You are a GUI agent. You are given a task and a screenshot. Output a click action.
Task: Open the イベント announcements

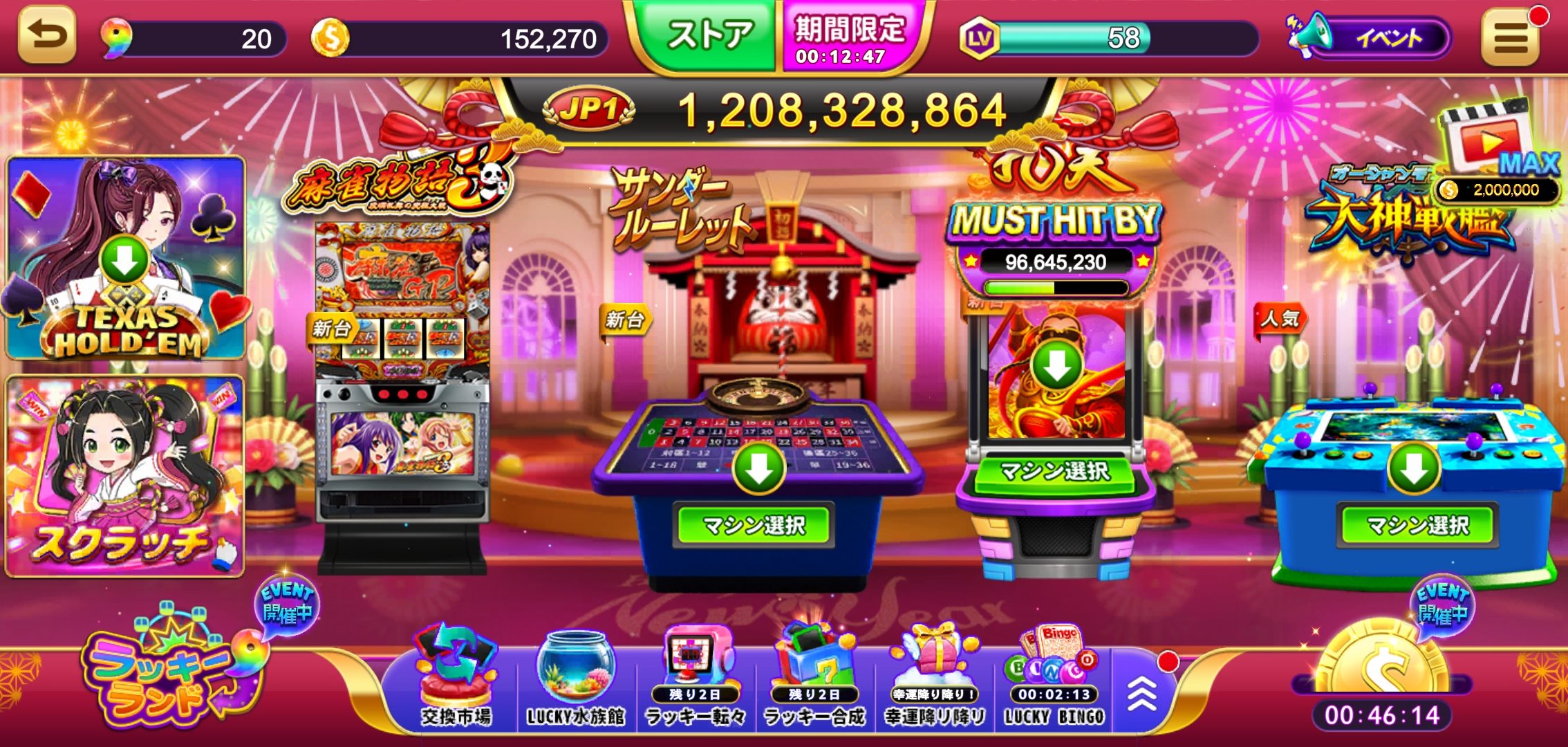coord(1372,38)
